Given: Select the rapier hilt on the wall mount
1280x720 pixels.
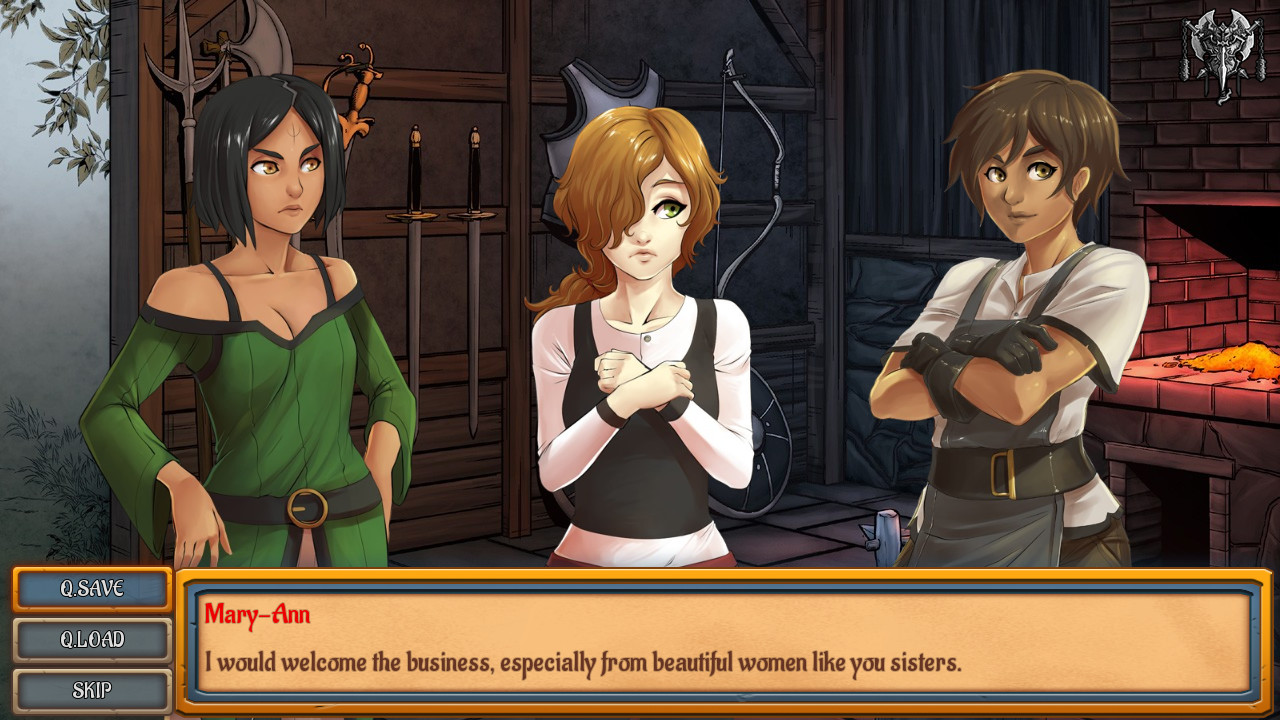Looking at the screenshot, I should click(360, 80).
